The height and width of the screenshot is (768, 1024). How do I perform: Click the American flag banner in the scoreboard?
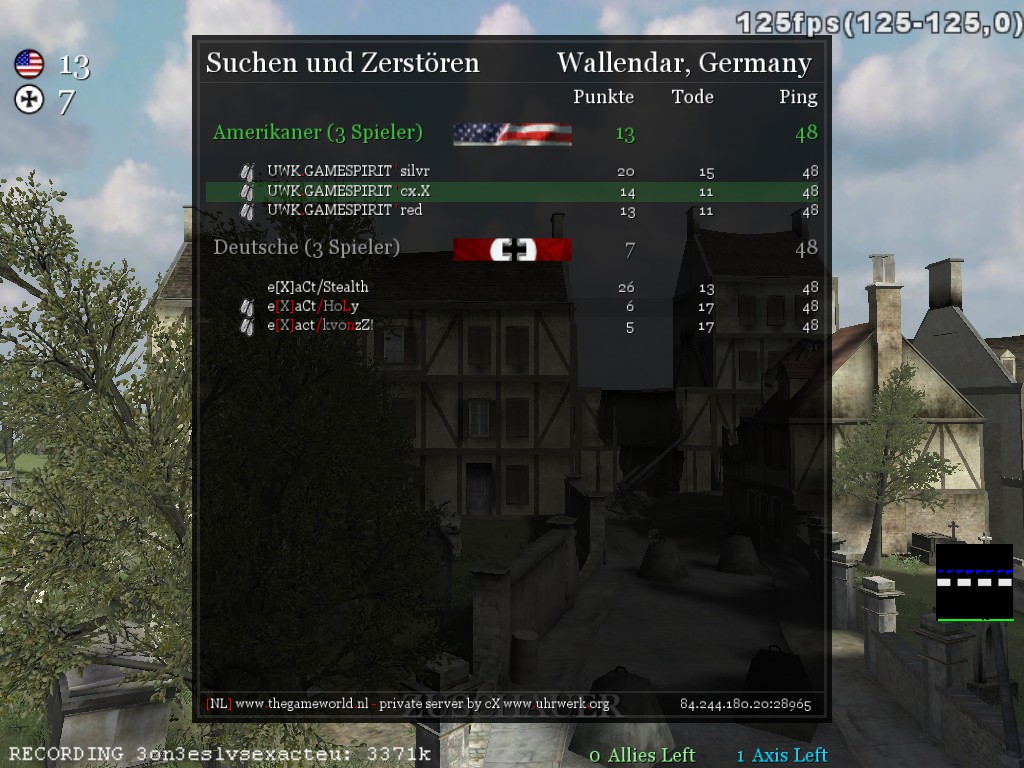512,134
